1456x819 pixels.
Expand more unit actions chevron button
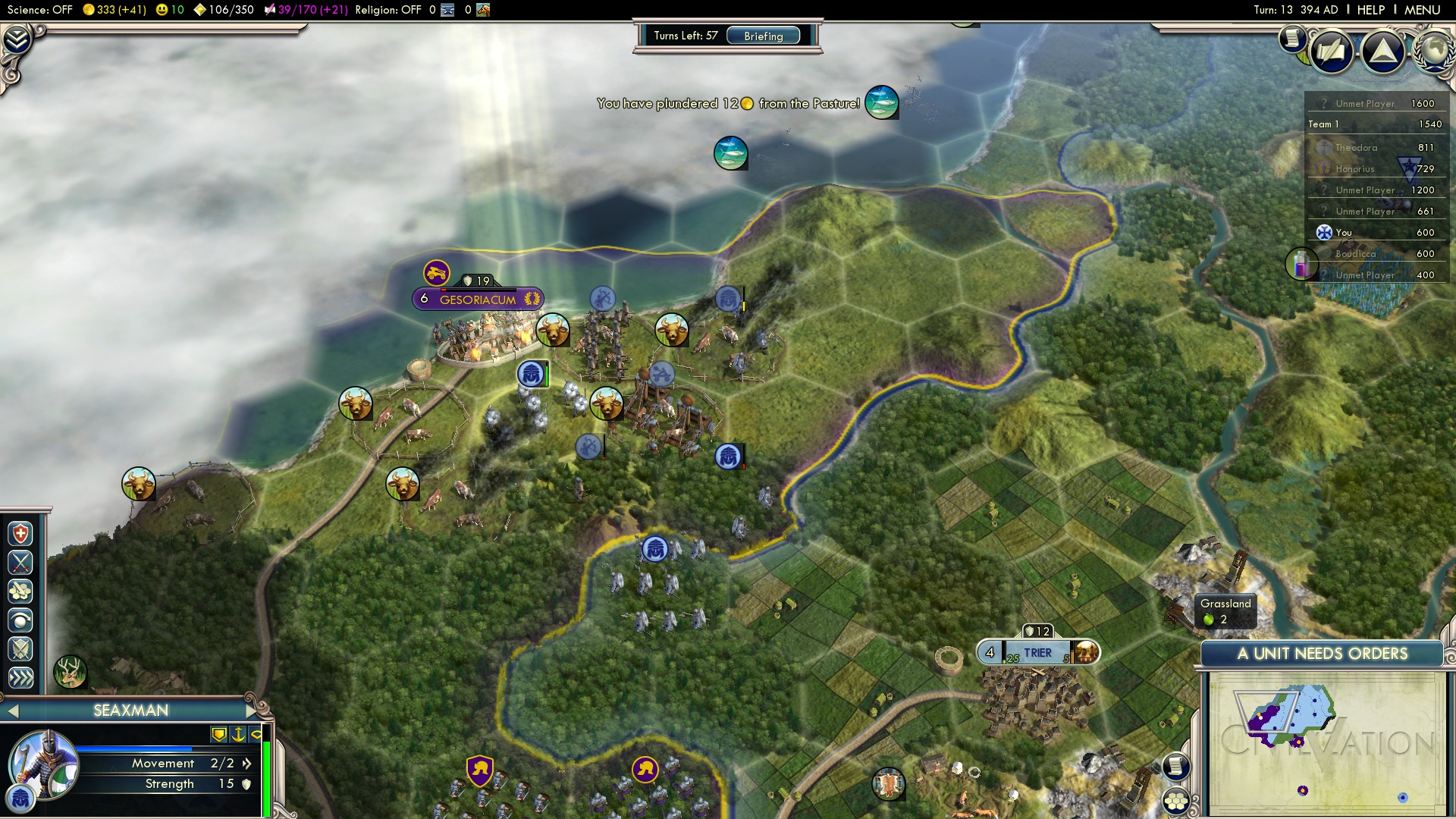point(20,677)
